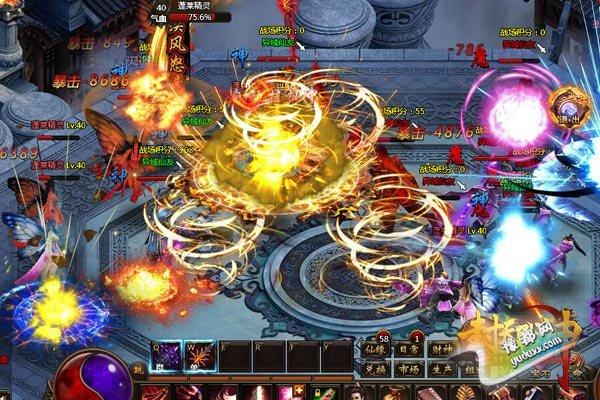The height and width of the screenshot is (400, 600).
Task: Open the 仙缘 menu button
Action: (x=377, y=350)
